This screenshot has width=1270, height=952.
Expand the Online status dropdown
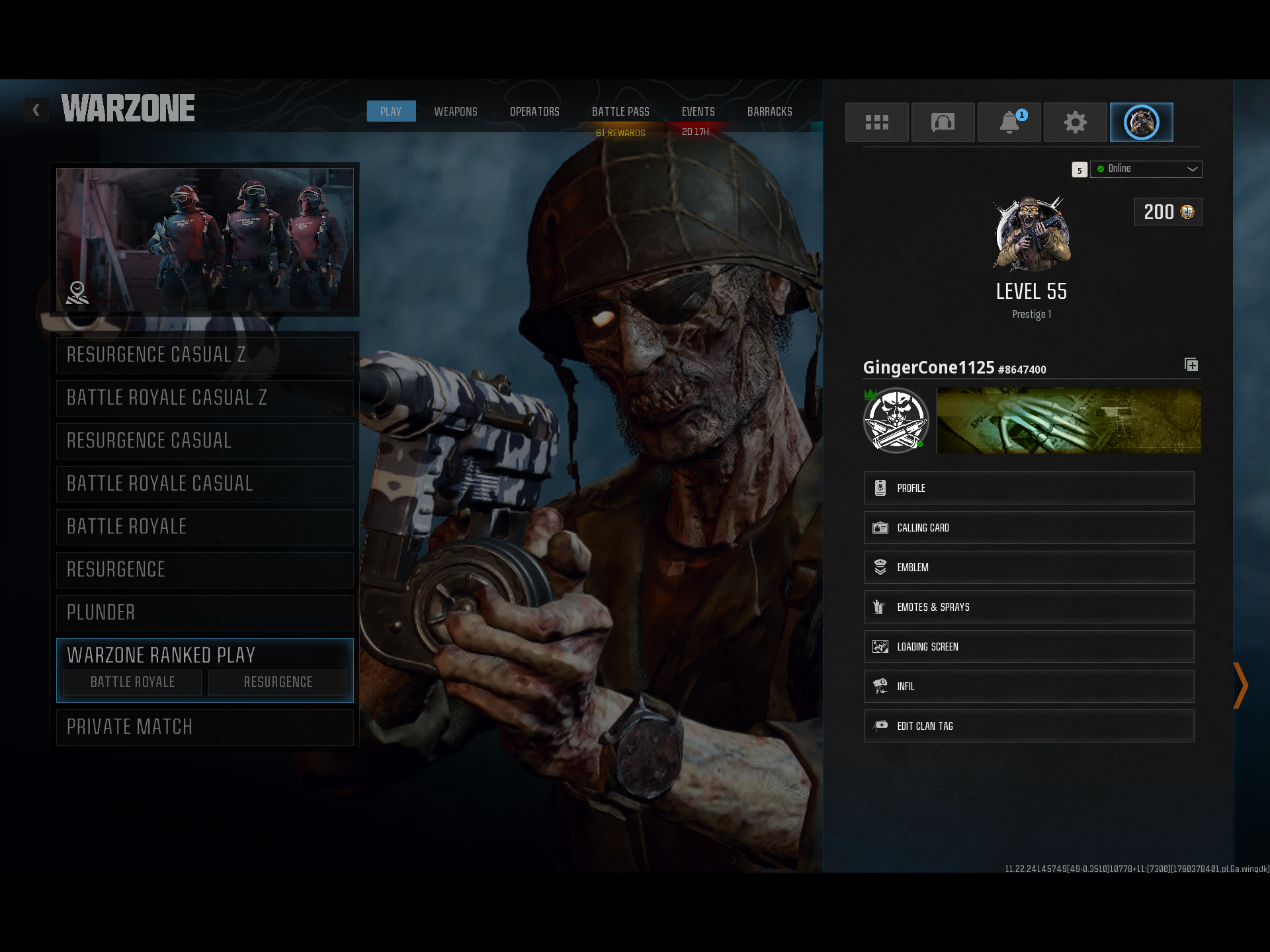[1146, 169]
